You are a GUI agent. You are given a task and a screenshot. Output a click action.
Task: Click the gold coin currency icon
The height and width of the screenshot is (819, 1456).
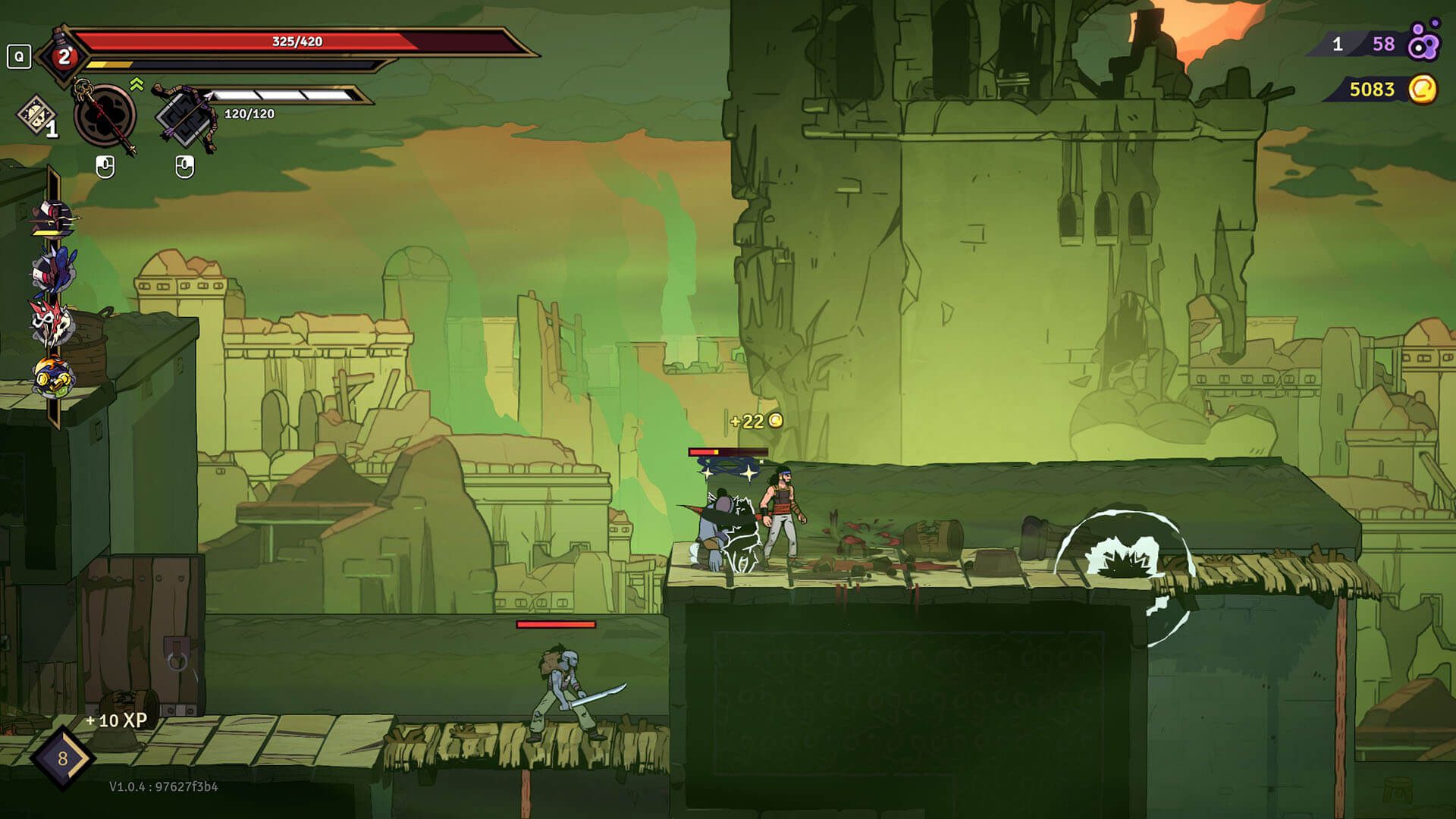1423,89
